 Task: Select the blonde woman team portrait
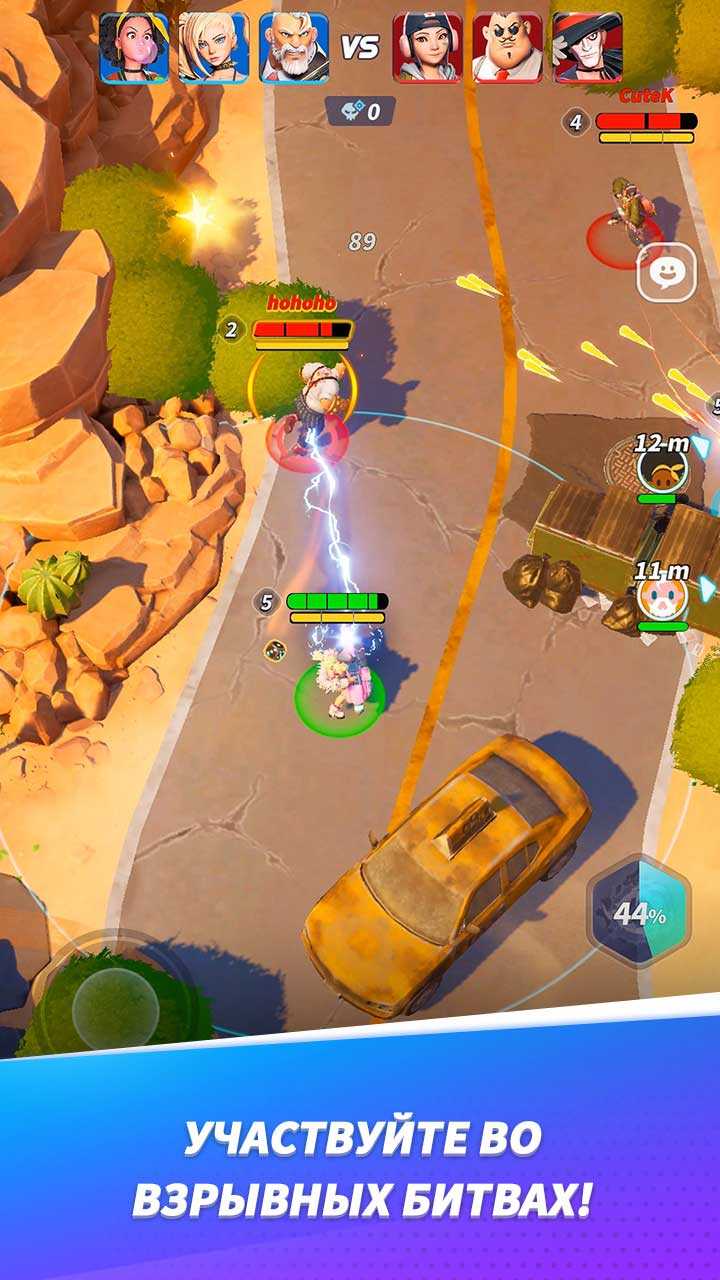point(214,47)
